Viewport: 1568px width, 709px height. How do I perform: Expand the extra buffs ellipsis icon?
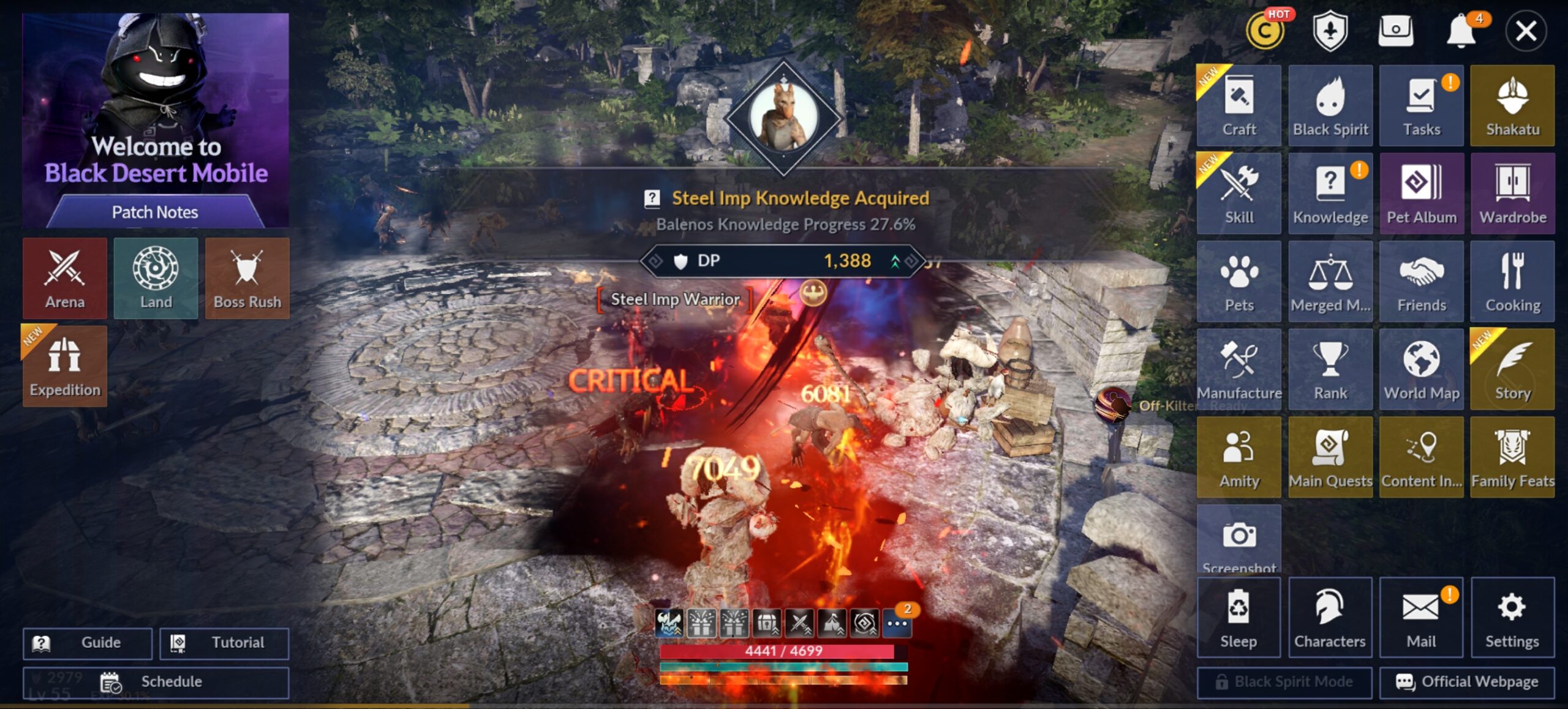pos(897,624)
